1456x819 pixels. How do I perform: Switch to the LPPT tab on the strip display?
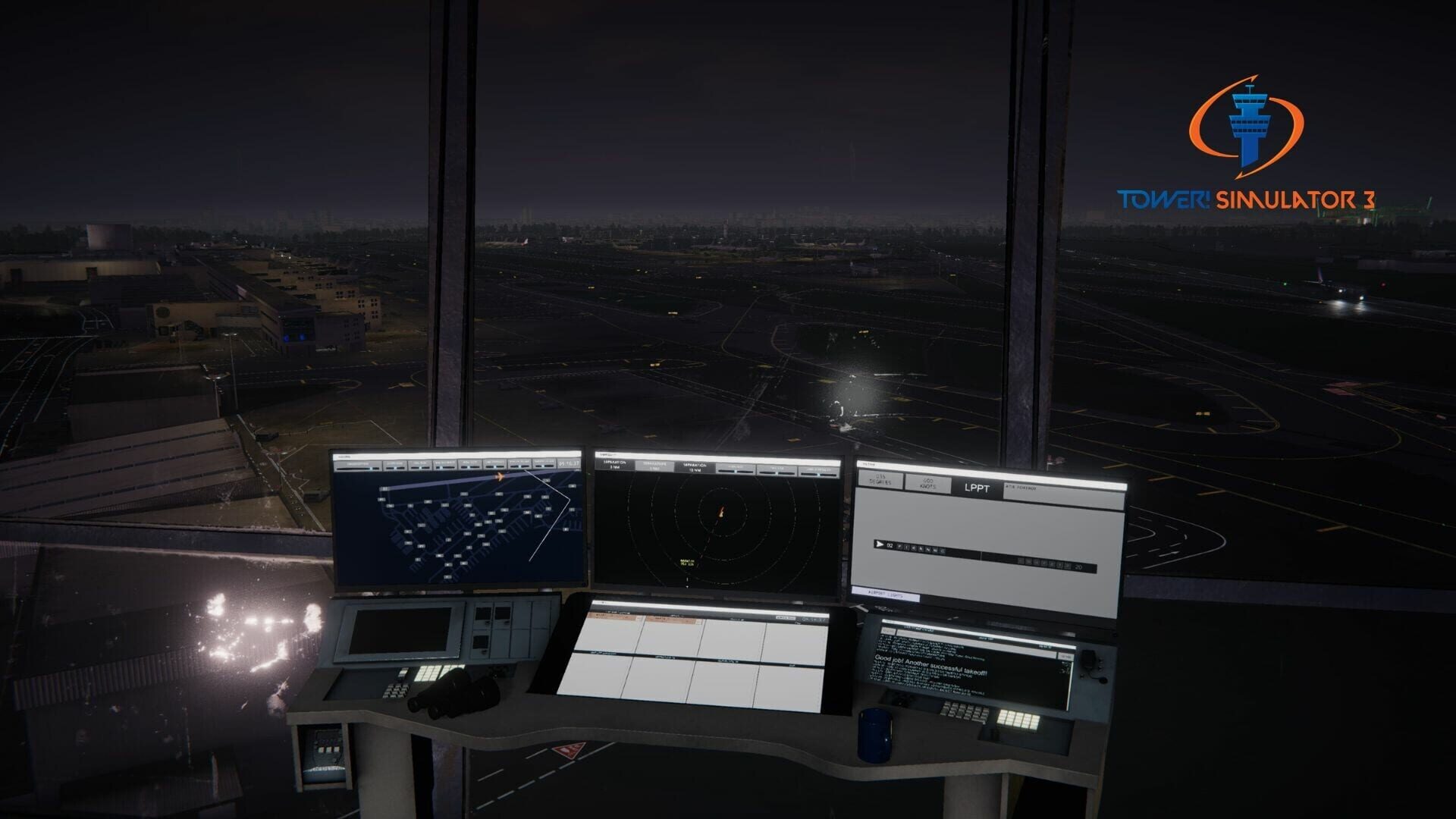tap(976, 488)
